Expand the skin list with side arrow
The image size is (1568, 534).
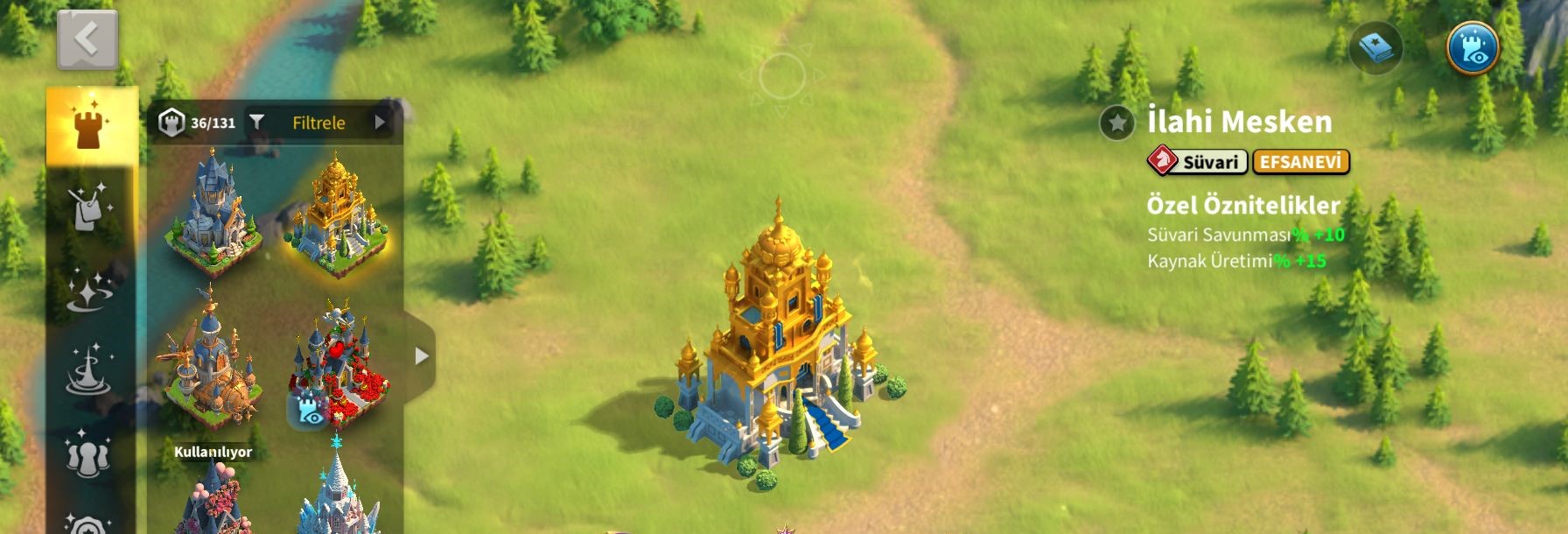(x=421, y=356)
